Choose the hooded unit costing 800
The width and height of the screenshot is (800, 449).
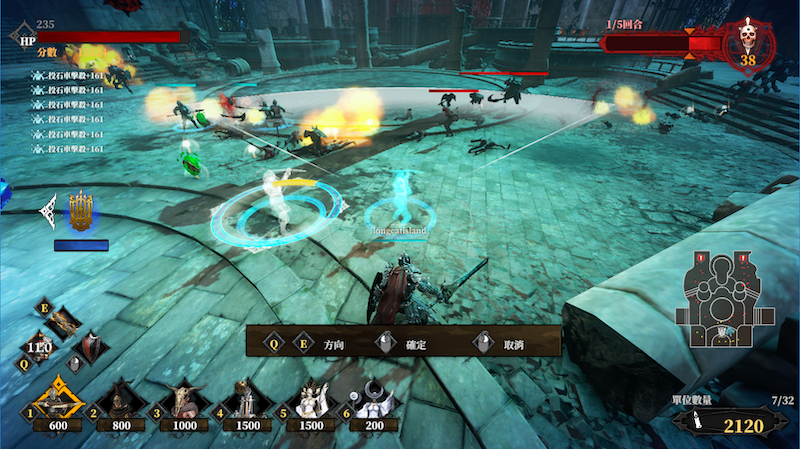pos(121,400)
